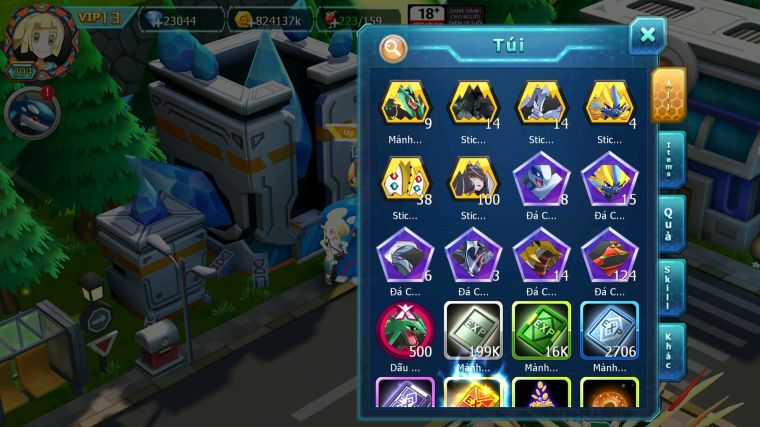760x427 pixels.
Task: Pick the blue EXP shard 2706
Action: point(609,331)
